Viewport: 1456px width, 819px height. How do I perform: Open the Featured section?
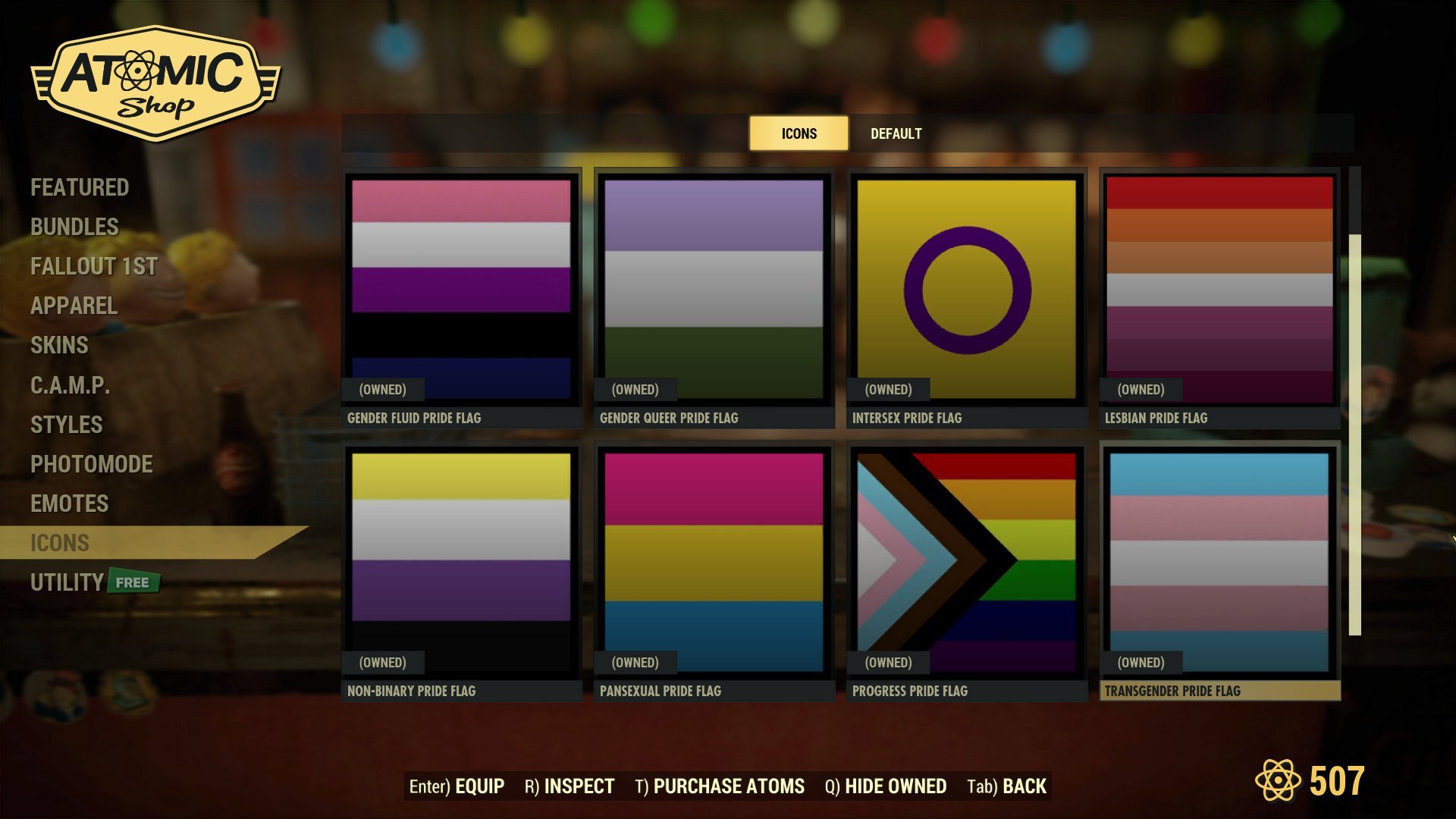coord(79,187)
